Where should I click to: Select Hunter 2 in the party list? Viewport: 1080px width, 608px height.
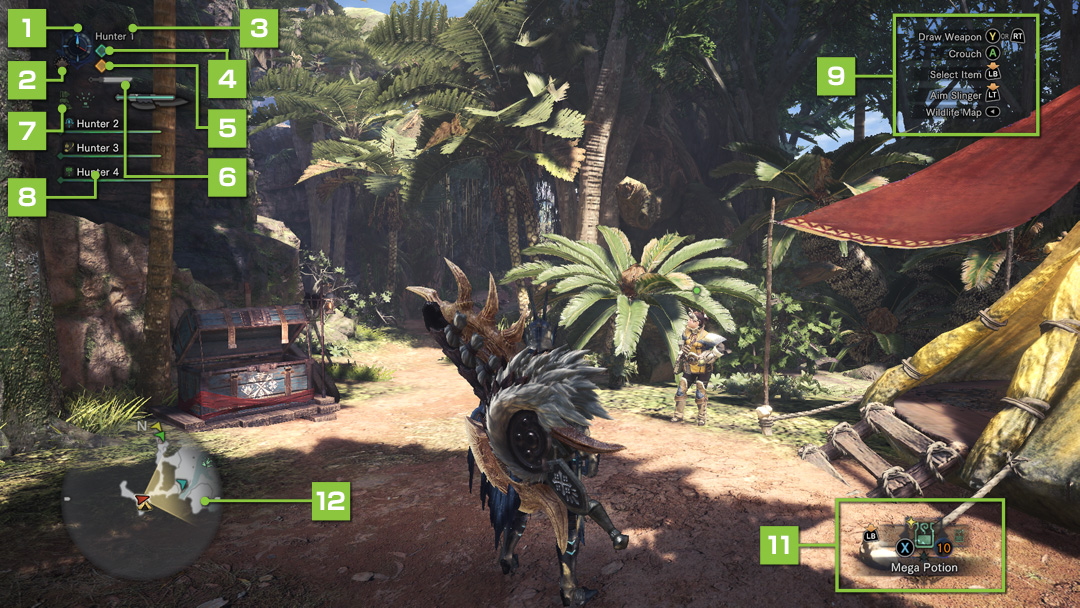pos(98,124)
